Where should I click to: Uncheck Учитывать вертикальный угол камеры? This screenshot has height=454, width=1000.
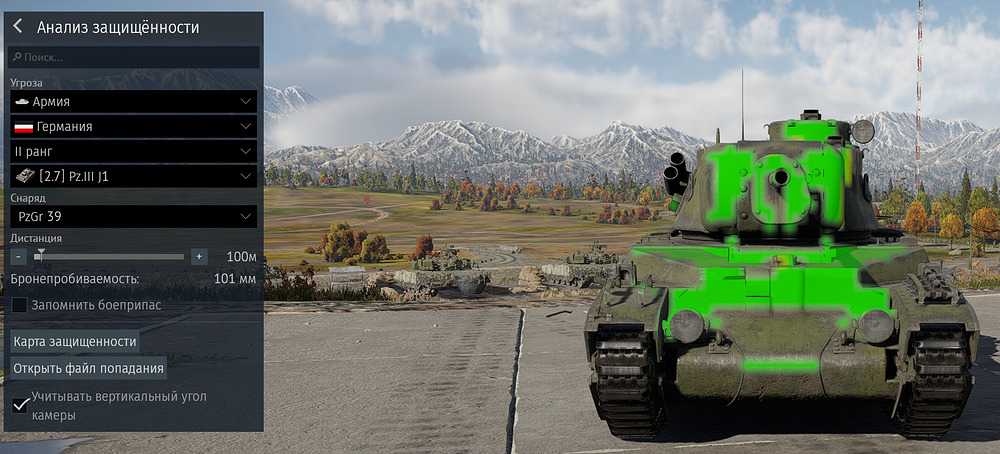(x=19, y=403)
